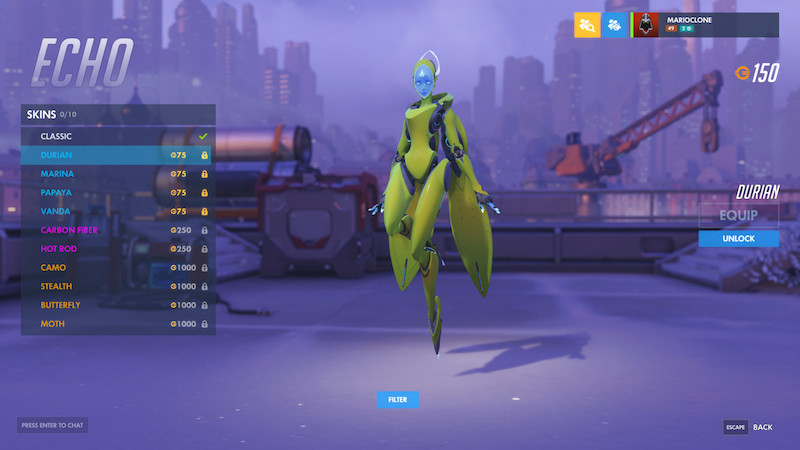The height and width of the screenshot is (450, 800).
Task: Select the Marina skin
Action: (x=118, y=174)
